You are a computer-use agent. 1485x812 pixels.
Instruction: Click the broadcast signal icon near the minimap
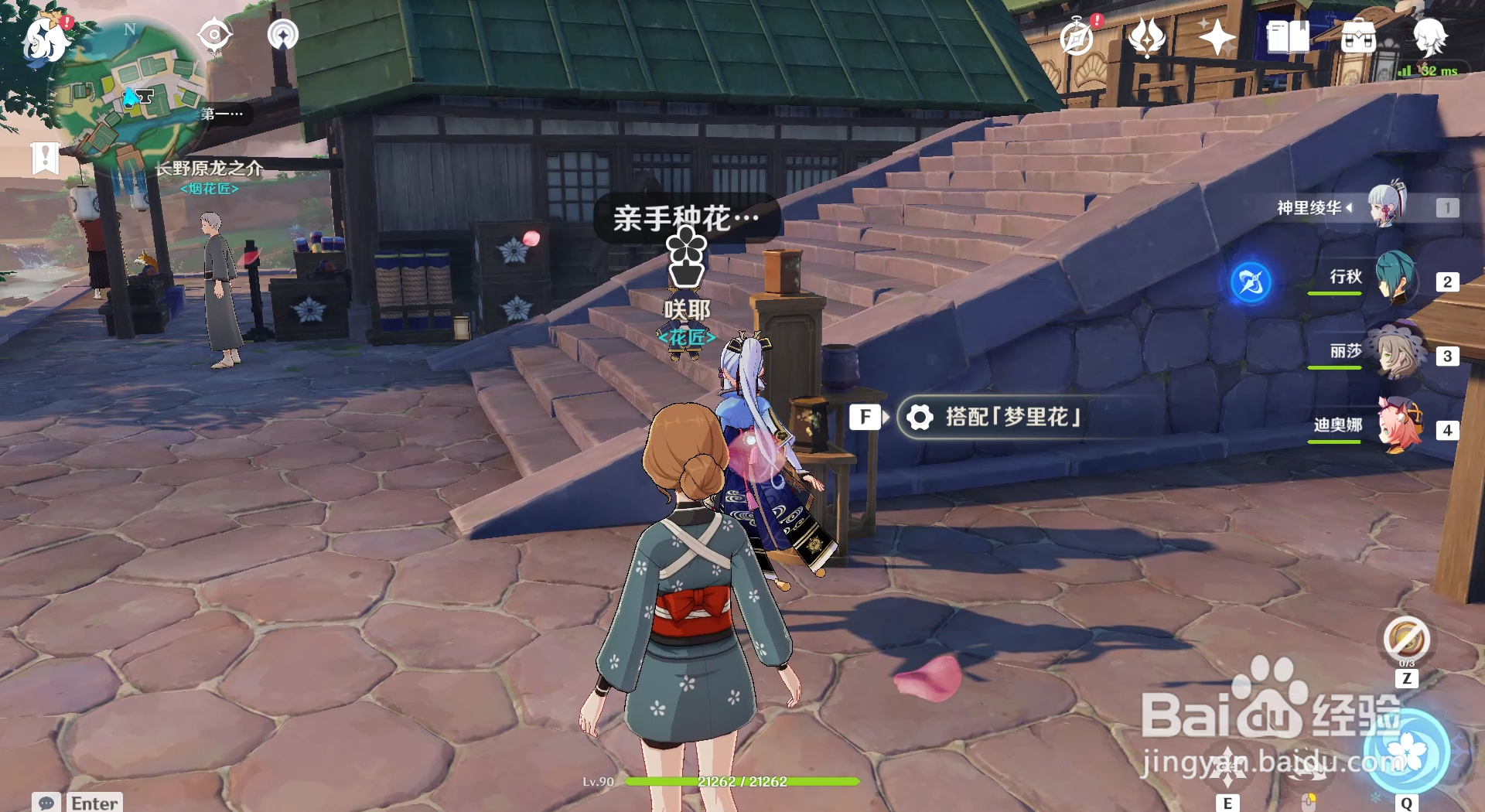coord(283,35)
